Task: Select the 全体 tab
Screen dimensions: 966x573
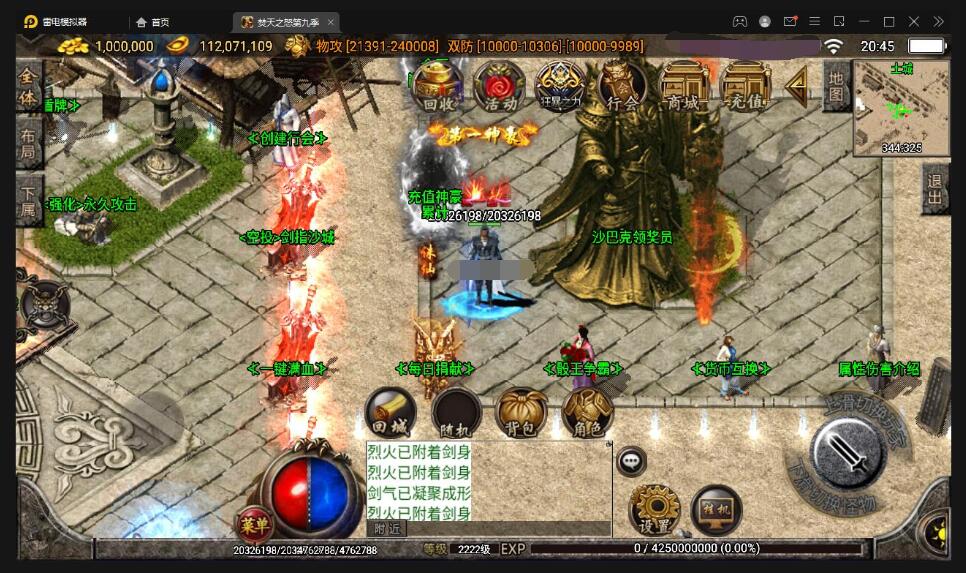Action: point(29,88)
